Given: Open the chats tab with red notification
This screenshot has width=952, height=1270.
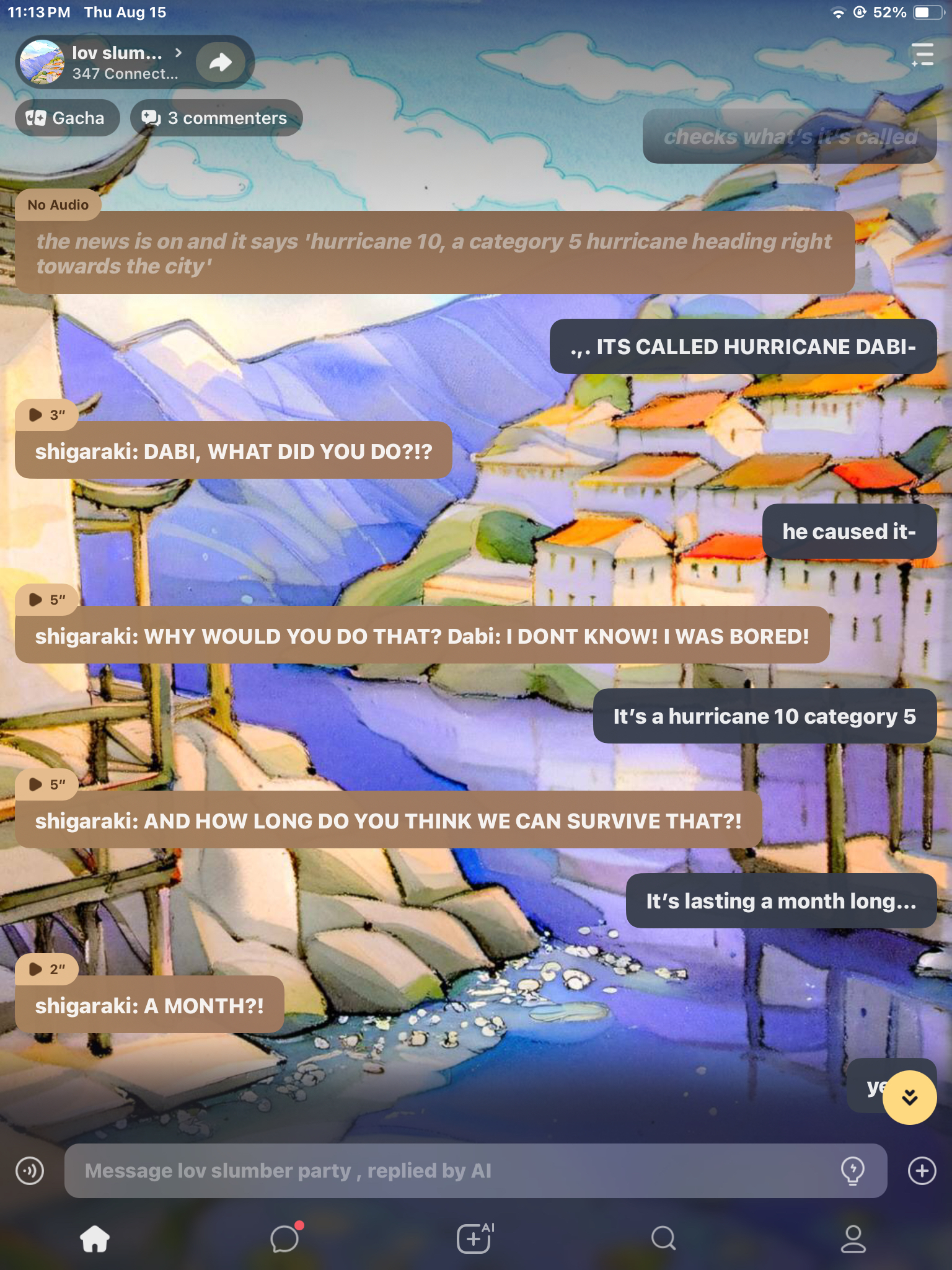Looking at the screenshot, I should [x=285, y=1239].
